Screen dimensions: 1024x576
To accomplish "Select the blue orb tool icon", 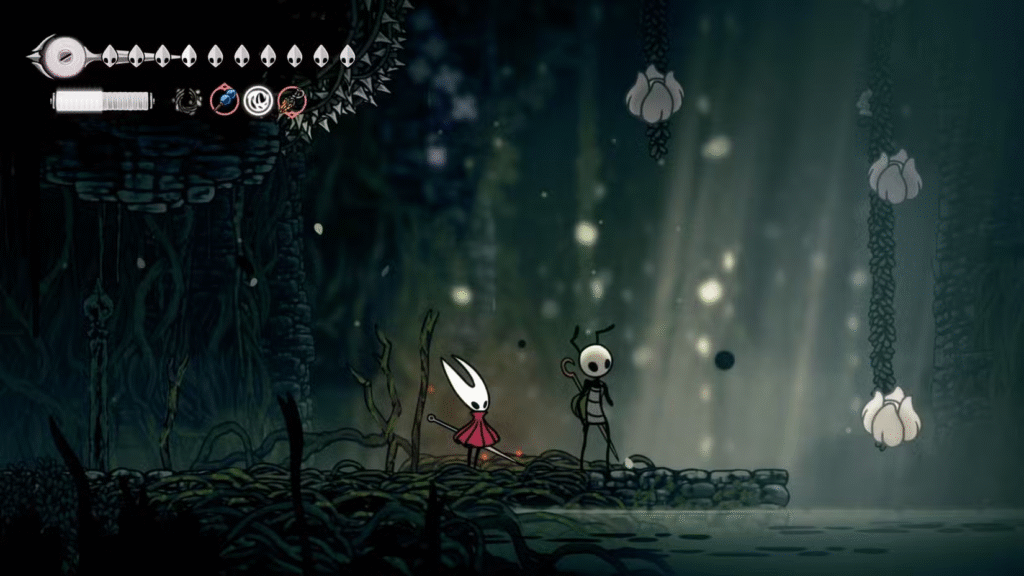I will pos(224,100).
